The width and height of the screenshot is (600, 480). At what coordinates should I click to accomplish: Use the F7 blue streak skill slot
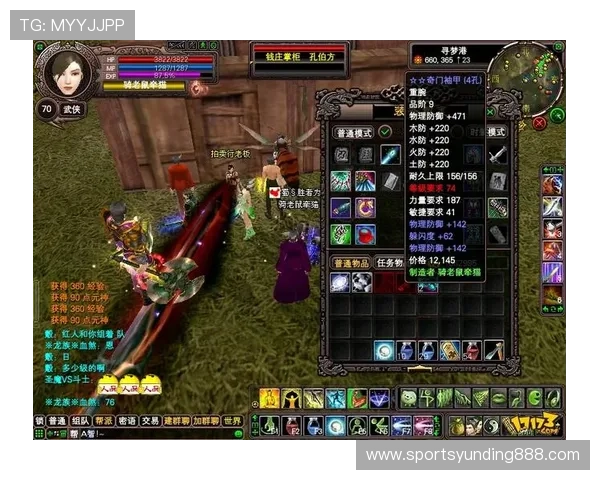pyautogui.click(x=402, y=425)
